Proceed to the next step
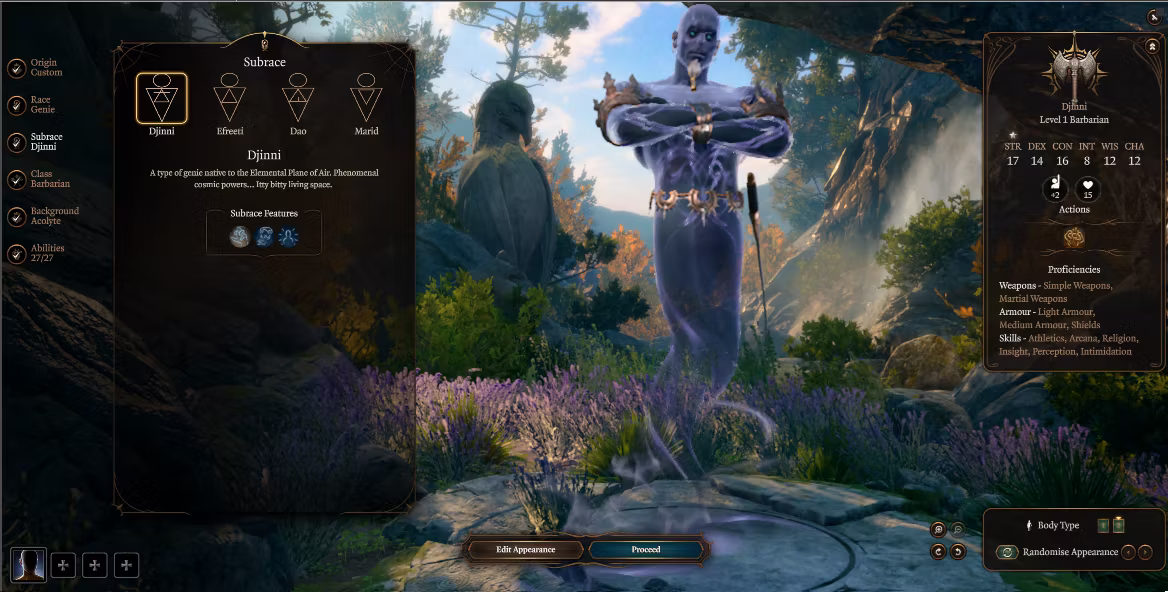This screenshot has width=1168, height=592. click(646, 549)
